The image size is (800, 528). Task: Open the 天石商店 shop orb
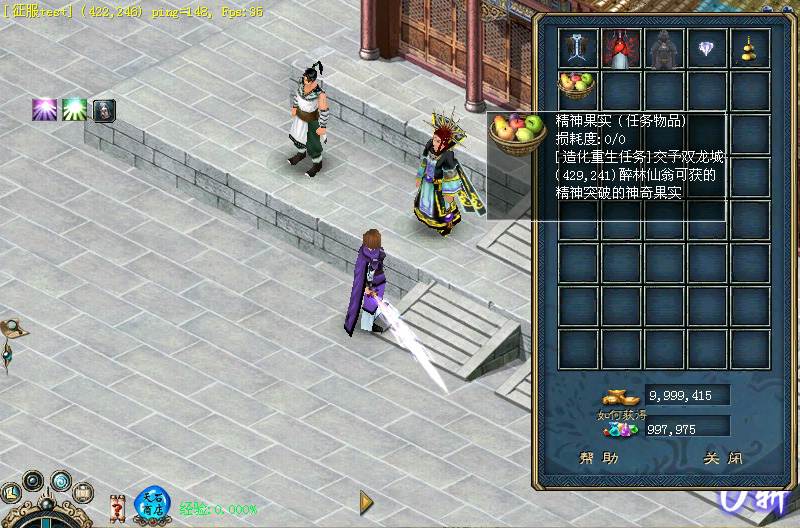pyautogui.click(x=152, y=505)
